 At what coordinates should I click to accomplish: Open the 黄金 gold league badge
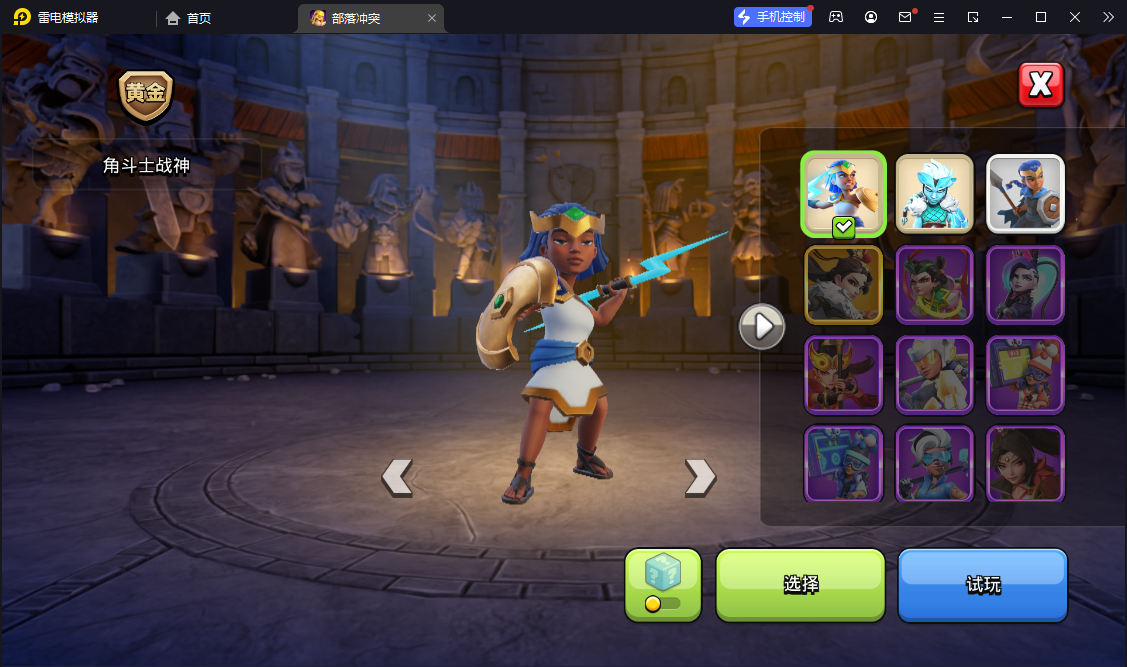tap(146, 95)
